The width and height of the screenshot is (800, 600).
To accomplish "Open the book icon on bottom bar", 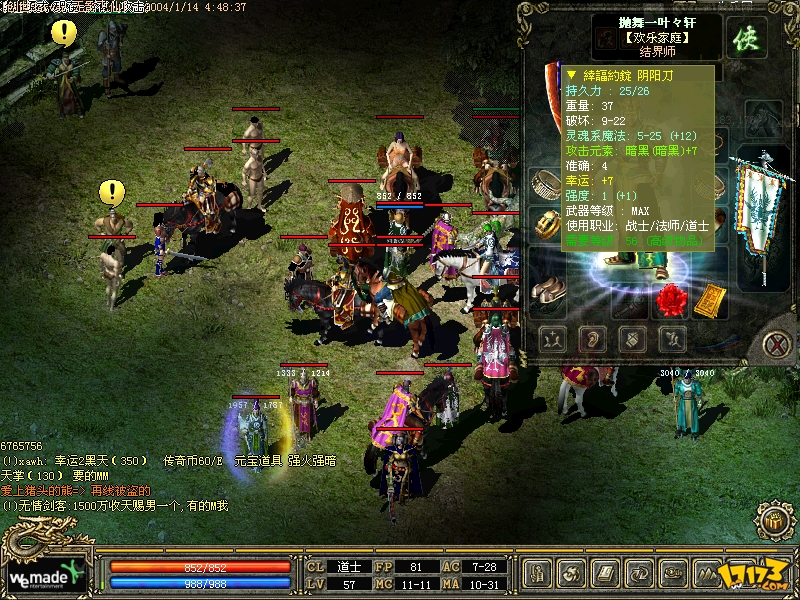I will 604,573.
